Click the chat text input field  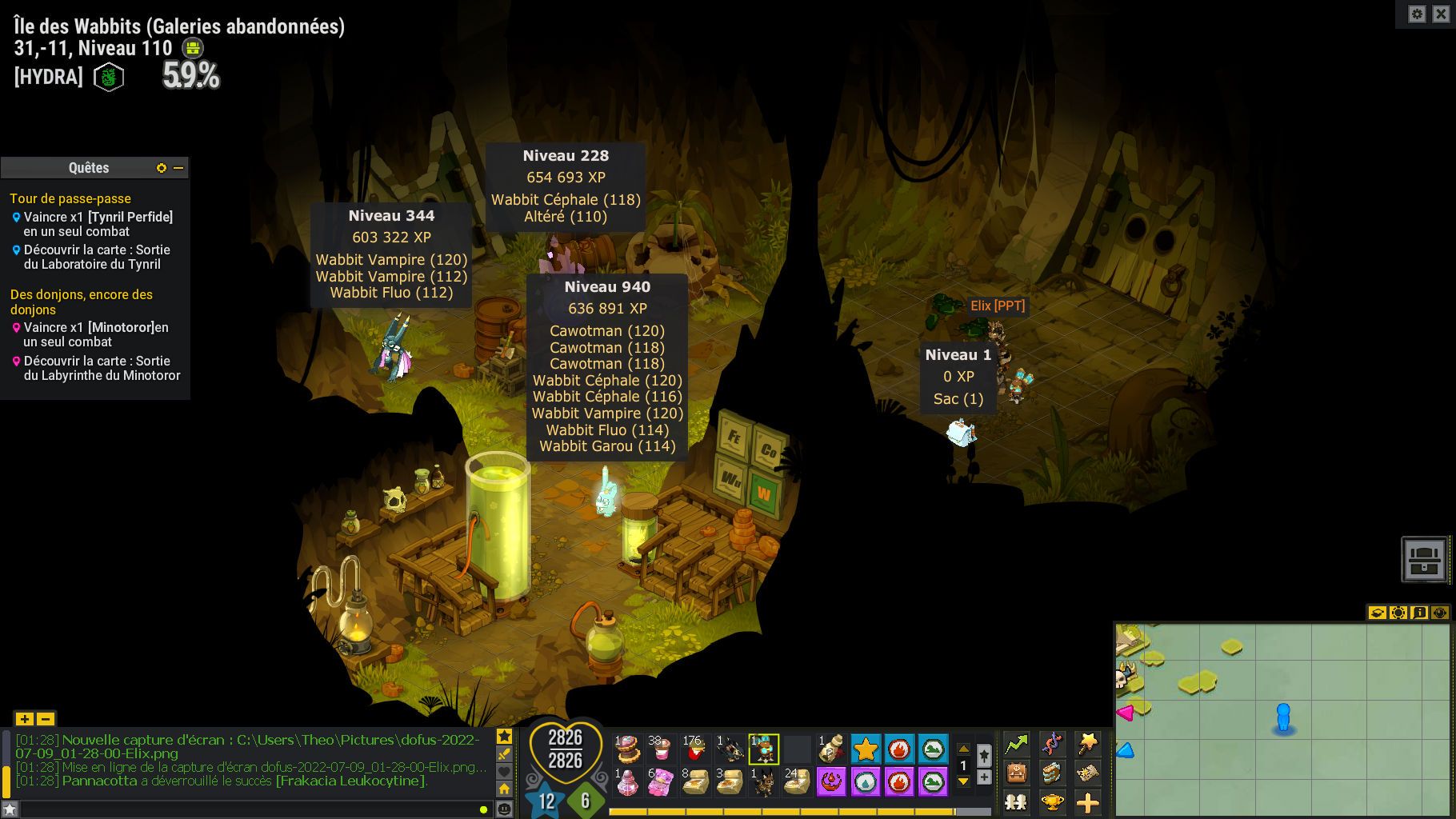pos(240,809)
